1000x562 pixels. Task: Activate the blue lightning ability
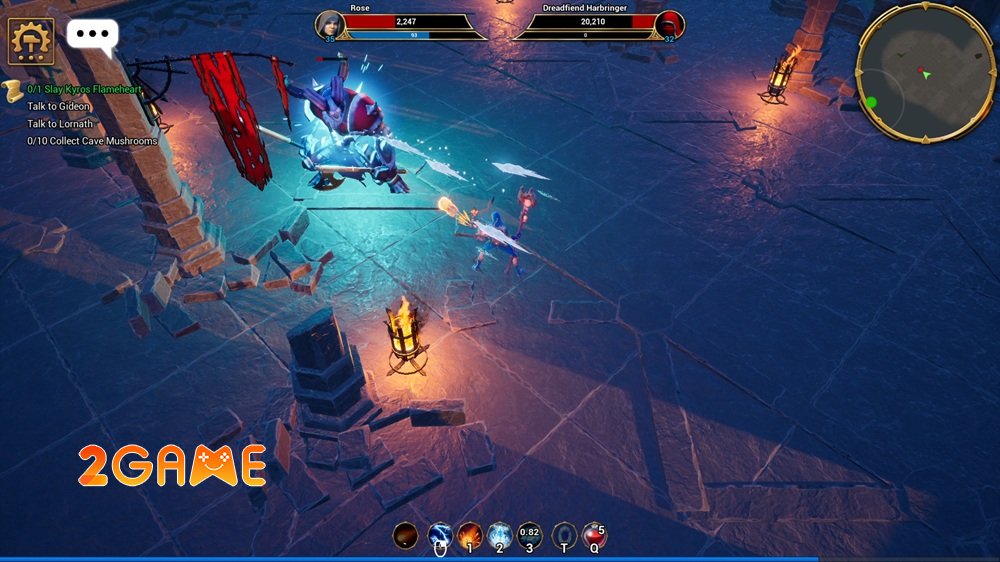440,535
